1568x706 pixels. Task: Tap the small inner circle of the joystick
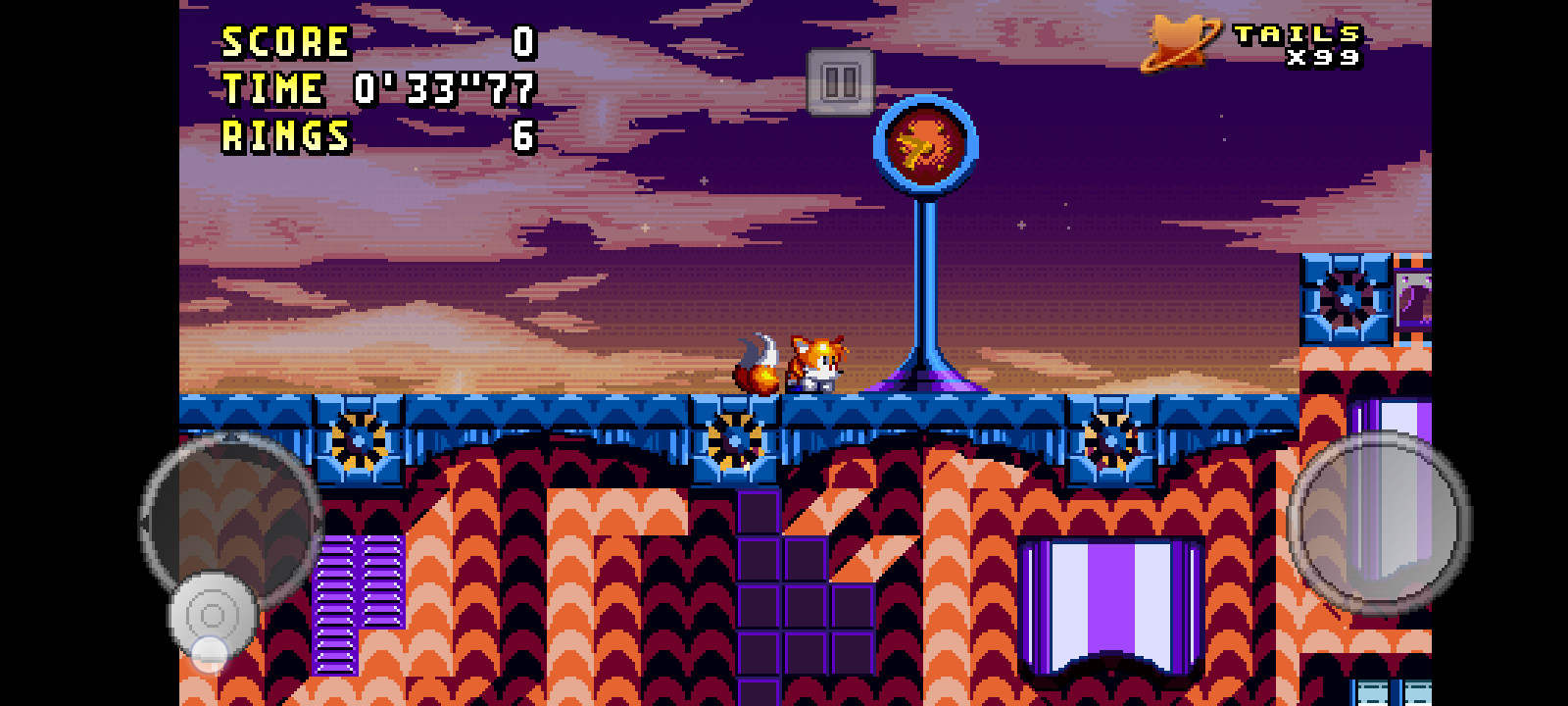214,616
